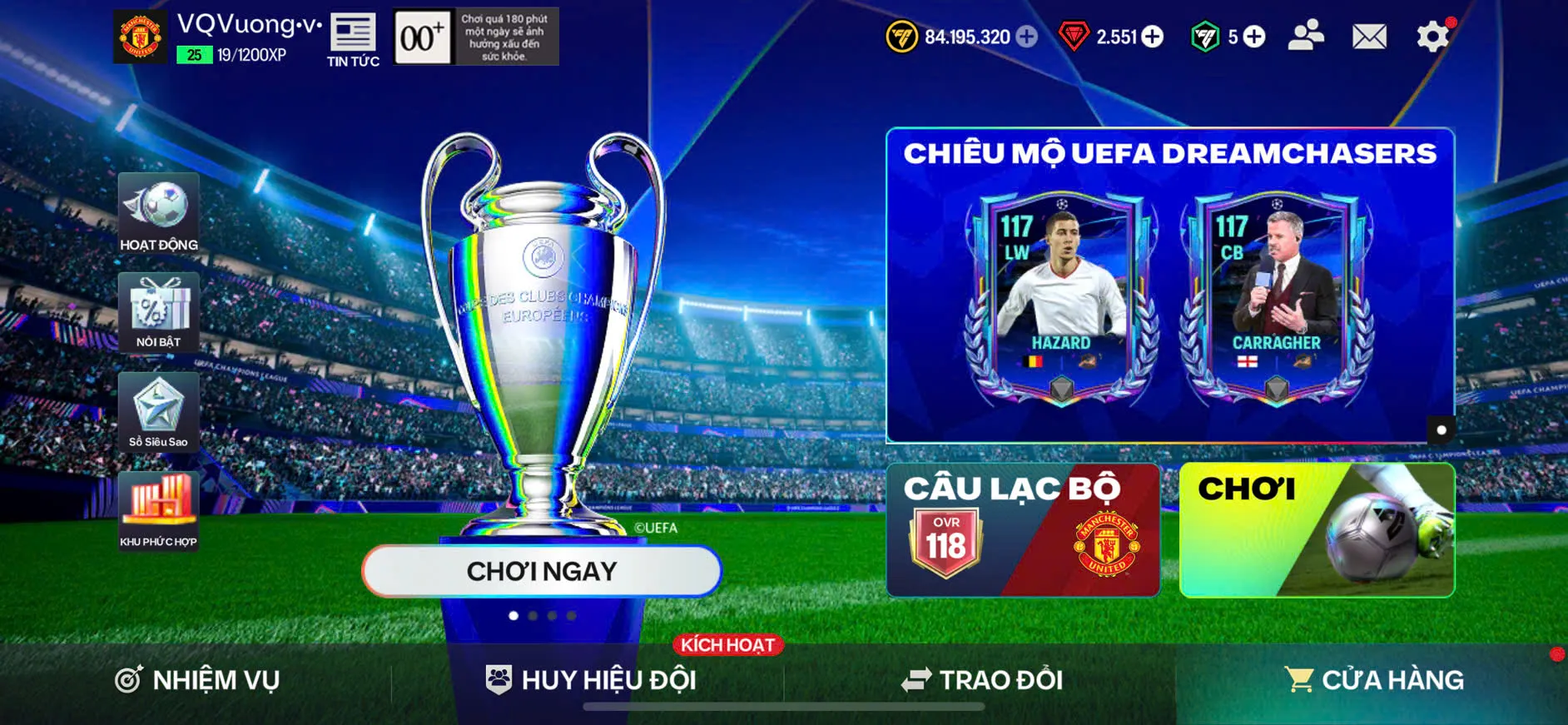Switch to the TRAO ĐỔI tab
1568x725 pixels.
coord(982,680)
